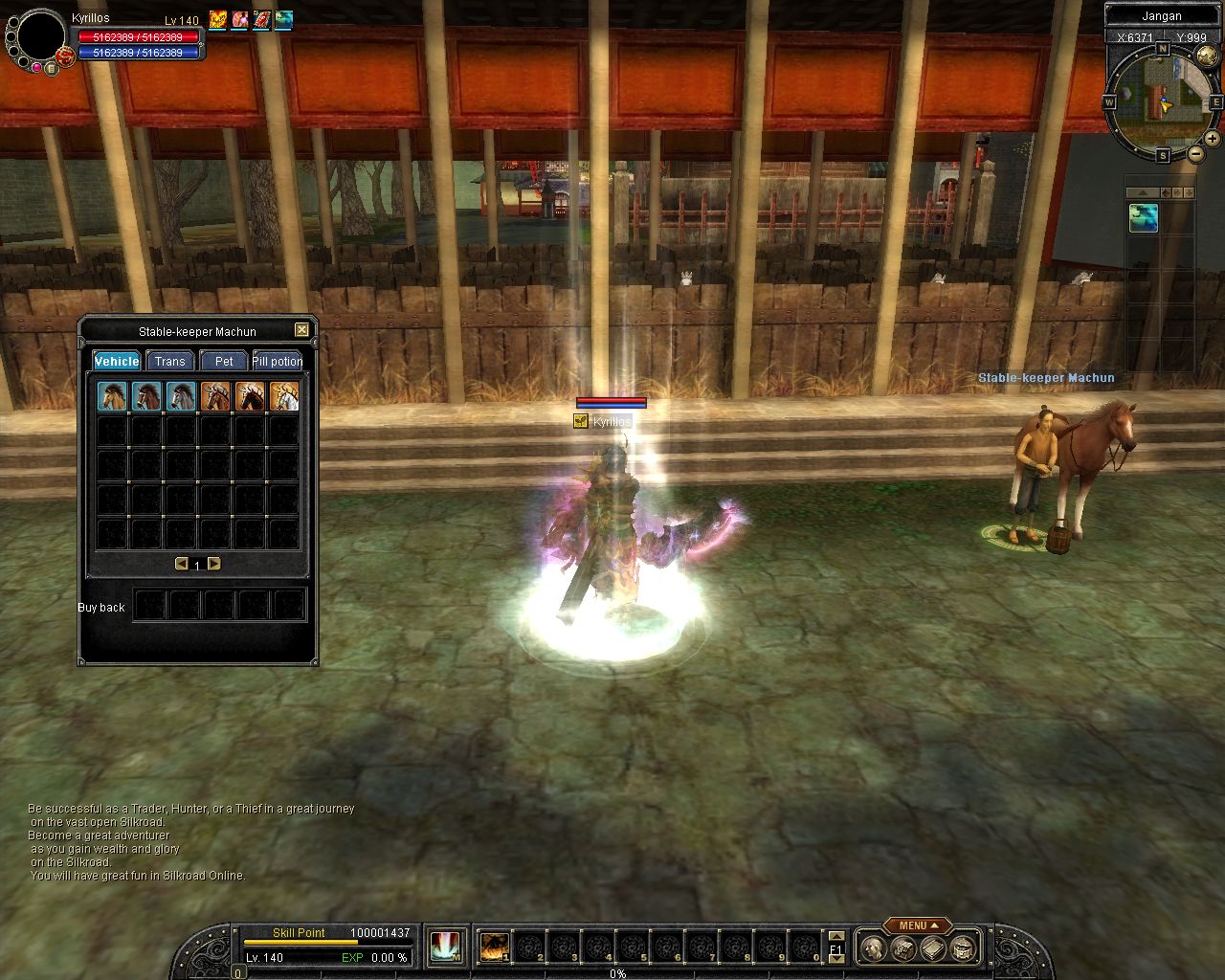Zoom out the minimap with minus button
This screenshot has width=1225, height=980.
click(1196, 153)
